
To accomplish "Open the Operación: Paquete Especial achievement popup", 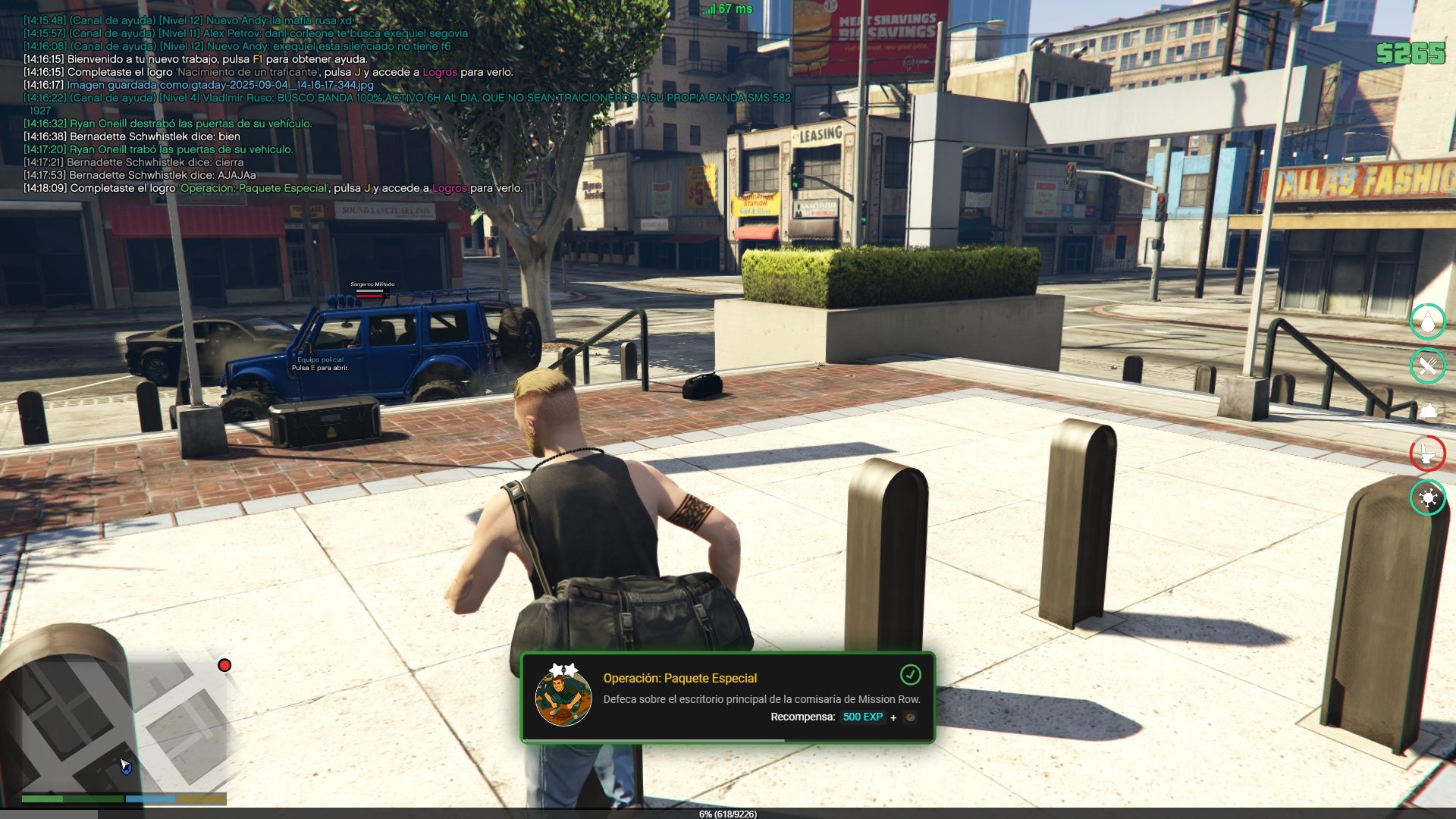I will (x=726, y=697).
